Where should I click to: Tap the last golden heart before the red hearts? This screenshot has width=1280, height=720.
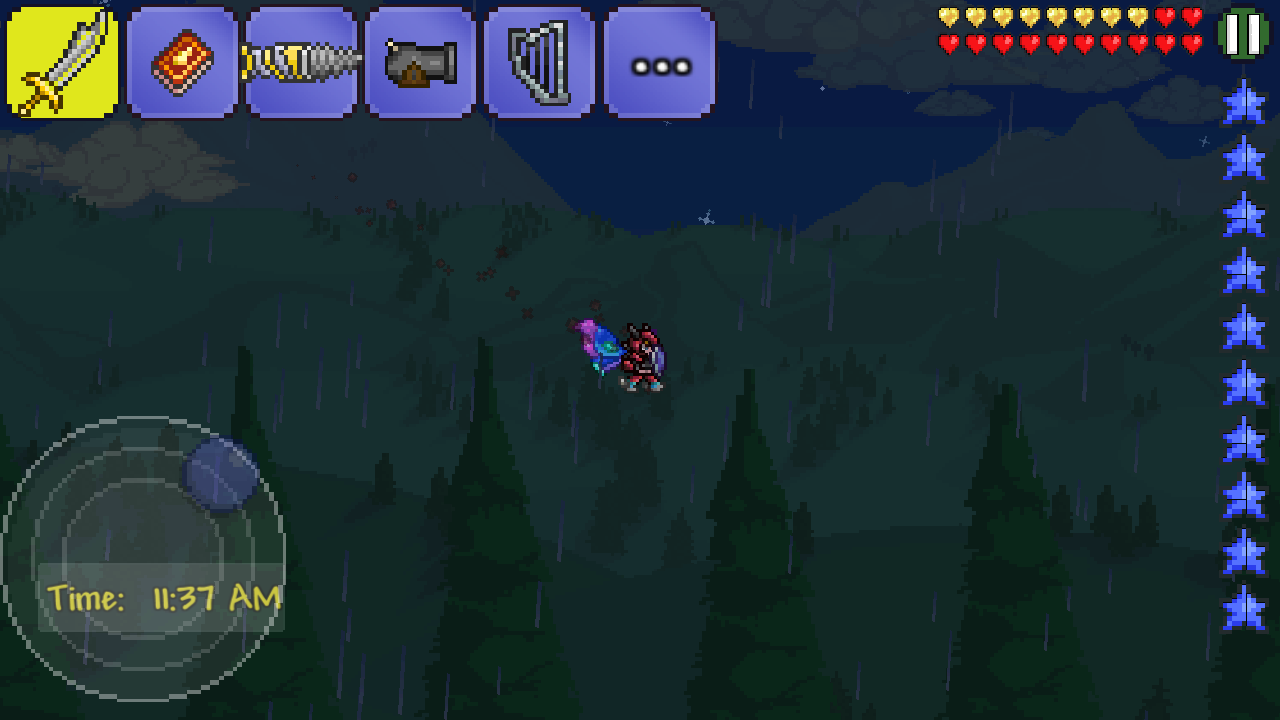[1139, 16]
